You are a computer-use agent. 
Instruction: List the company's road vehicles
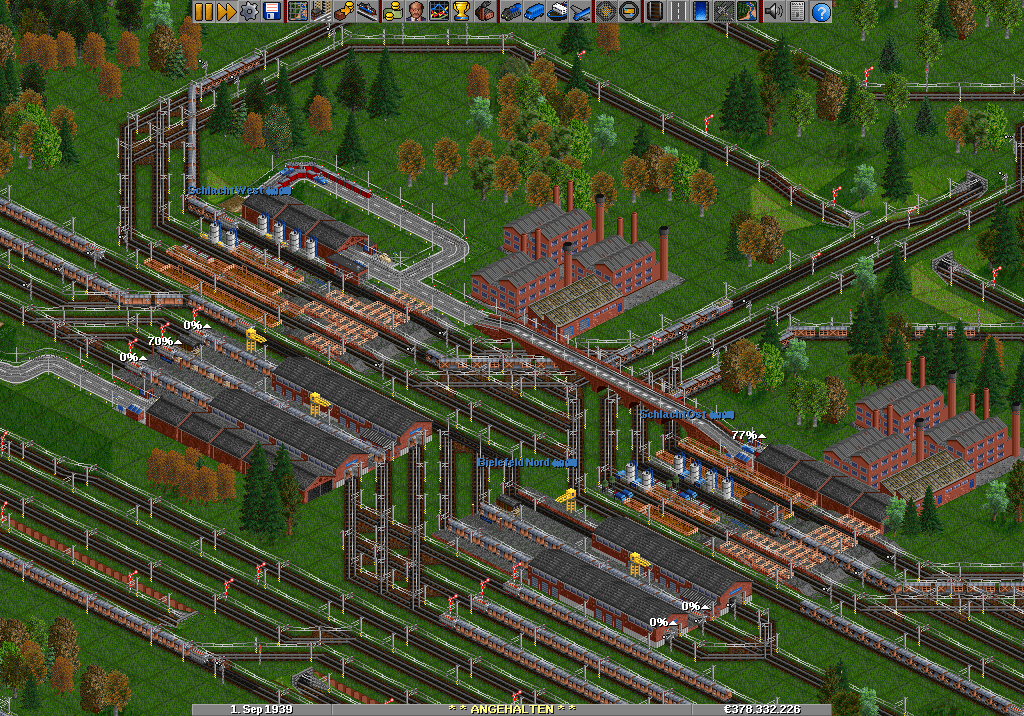(534, 11)
